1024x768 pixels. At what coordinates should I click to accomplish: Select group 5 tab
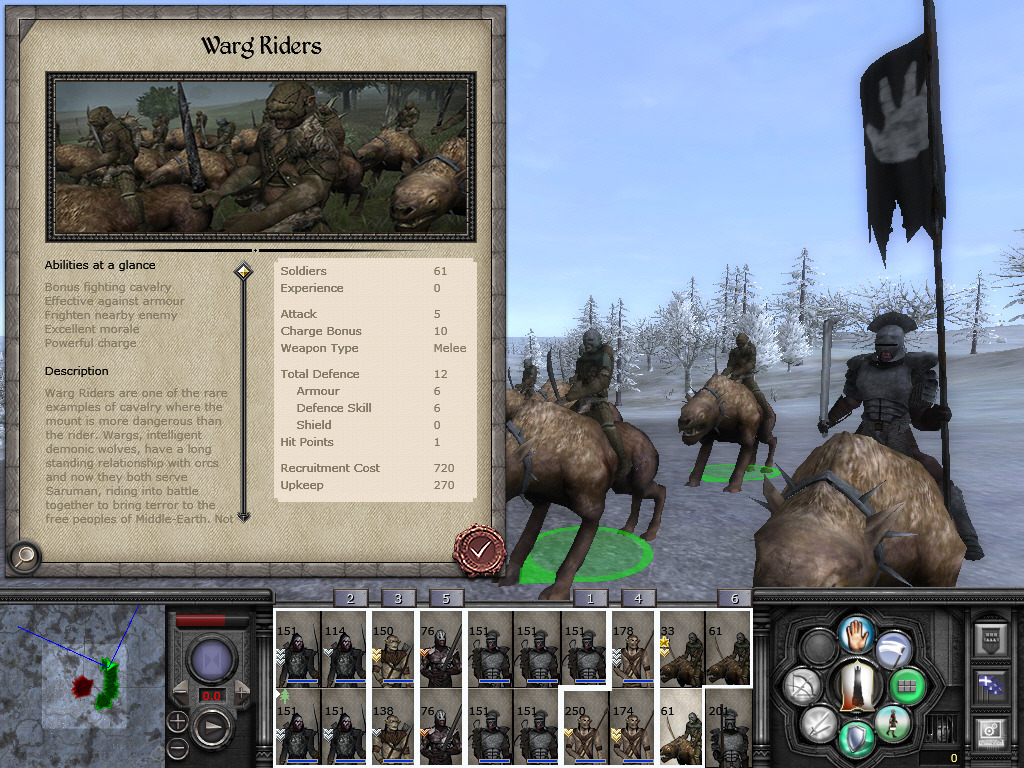click(446, 598)
